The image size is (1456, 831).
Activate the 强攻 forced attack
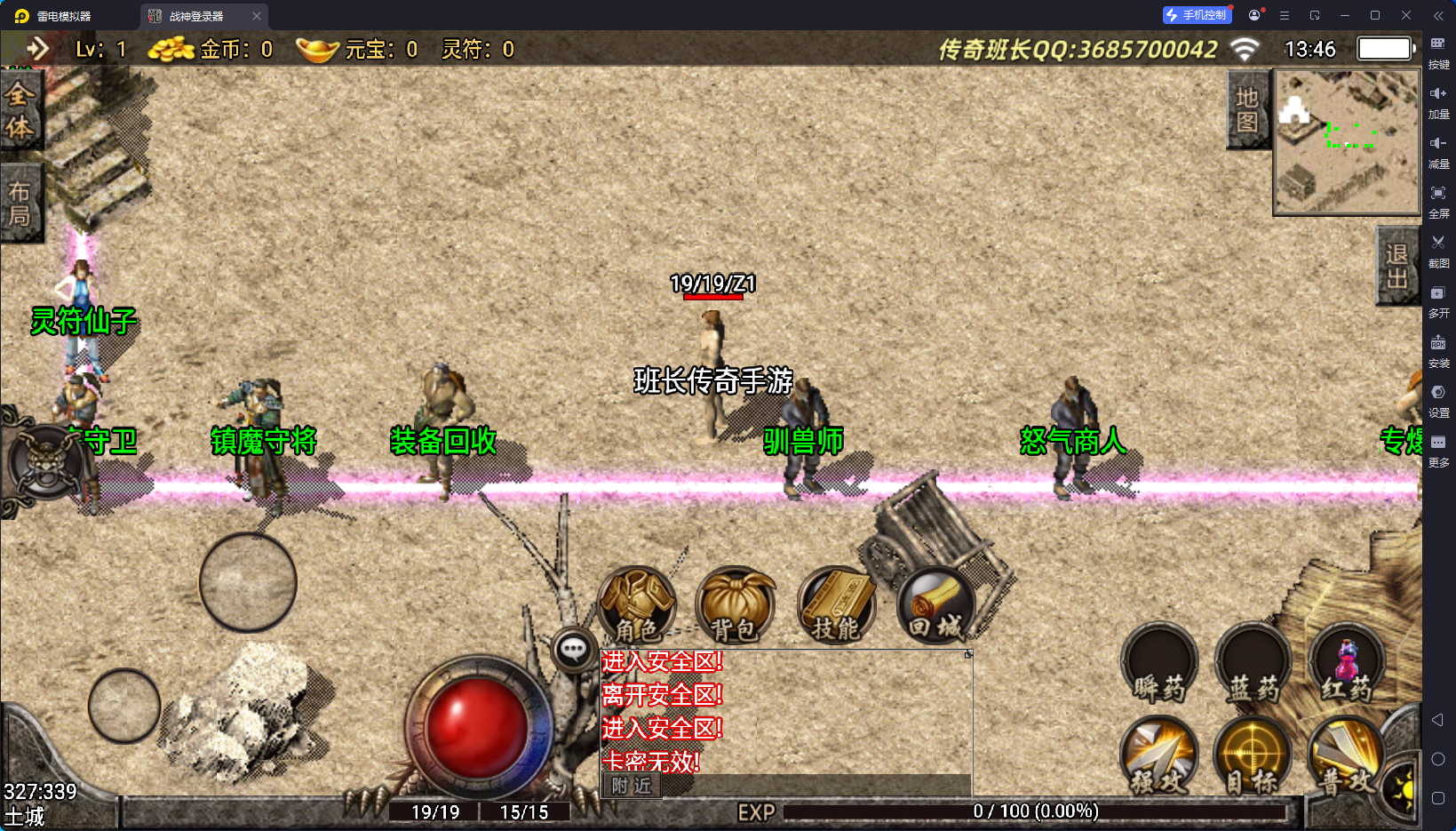tap(1158, 757)
